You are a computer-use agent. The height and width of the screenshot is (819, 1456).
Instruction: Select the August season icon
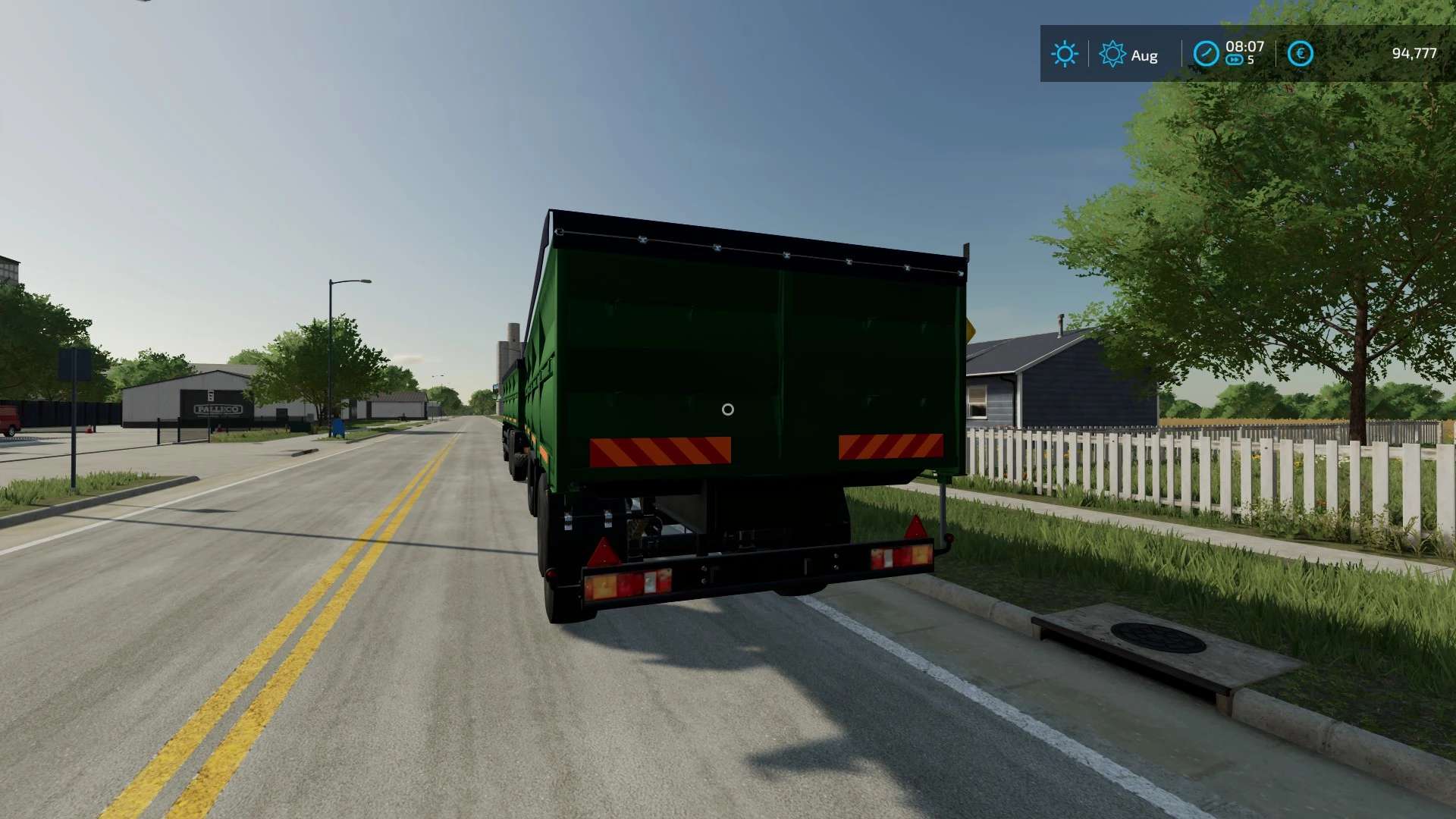1112,54
